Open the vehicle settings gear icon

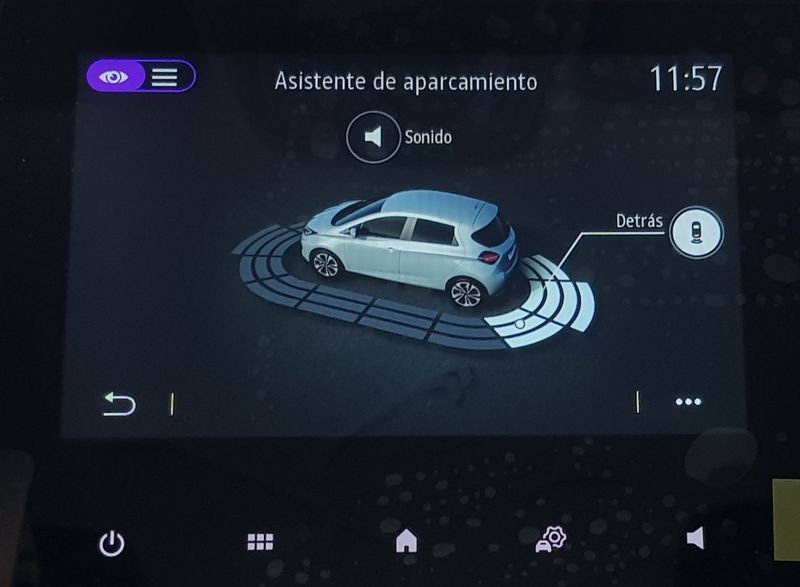(550, 540)
